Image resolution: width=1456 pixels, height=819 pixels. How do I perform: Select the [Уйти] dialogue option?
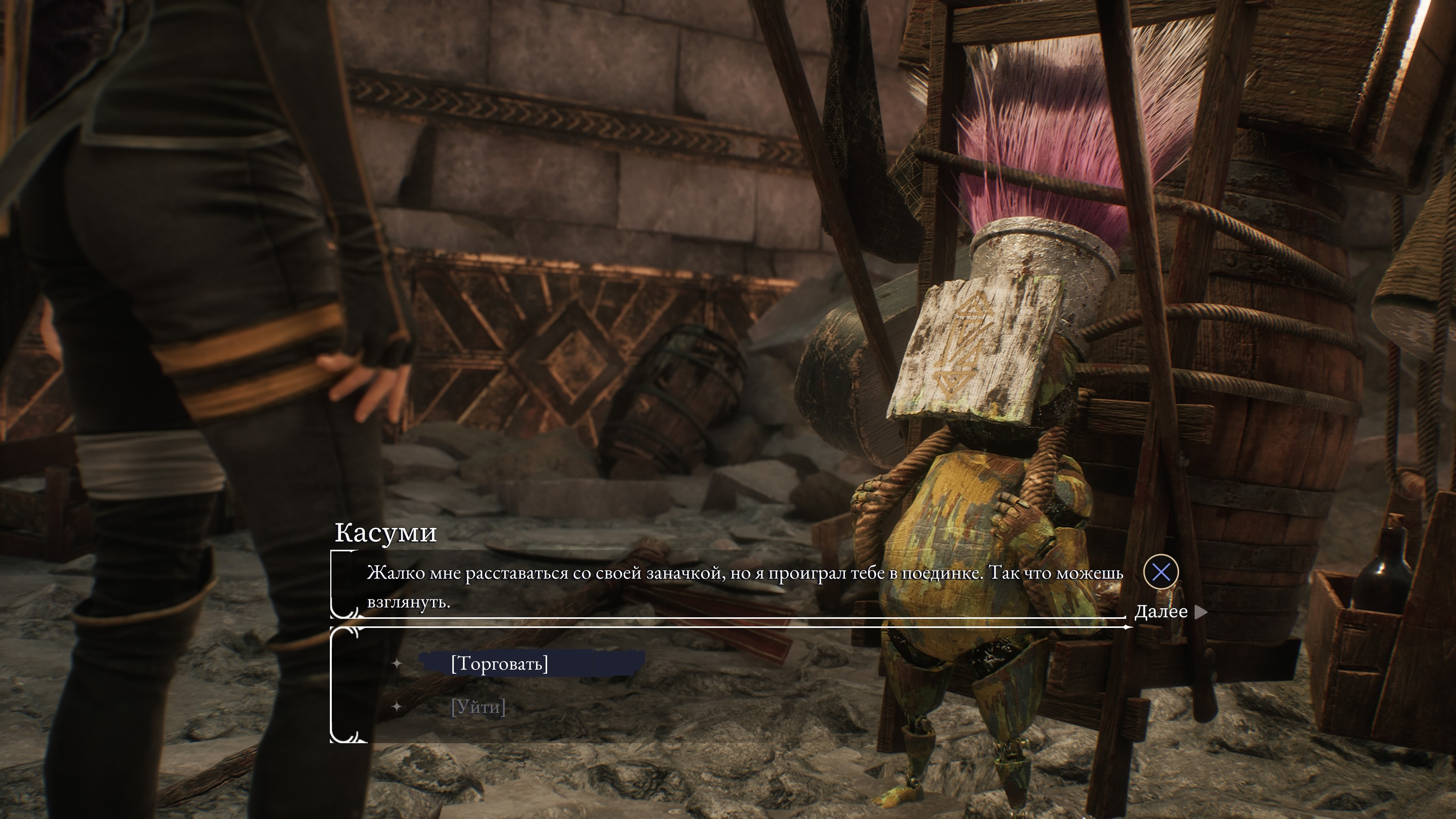point(478,707)
